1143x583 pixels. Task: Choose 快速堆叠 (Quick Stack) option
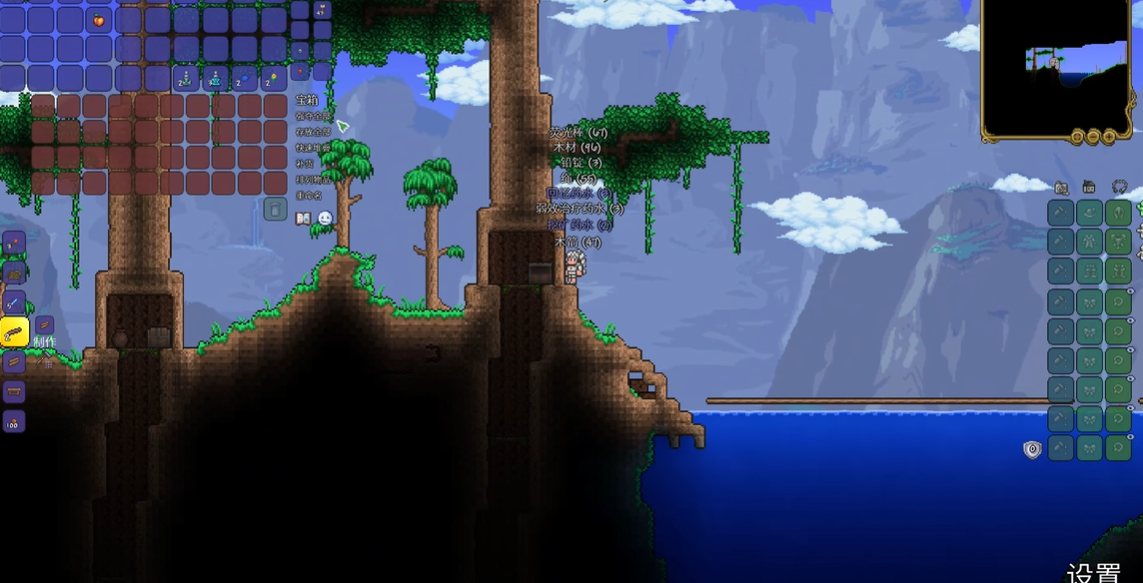(x=313, y=148)
